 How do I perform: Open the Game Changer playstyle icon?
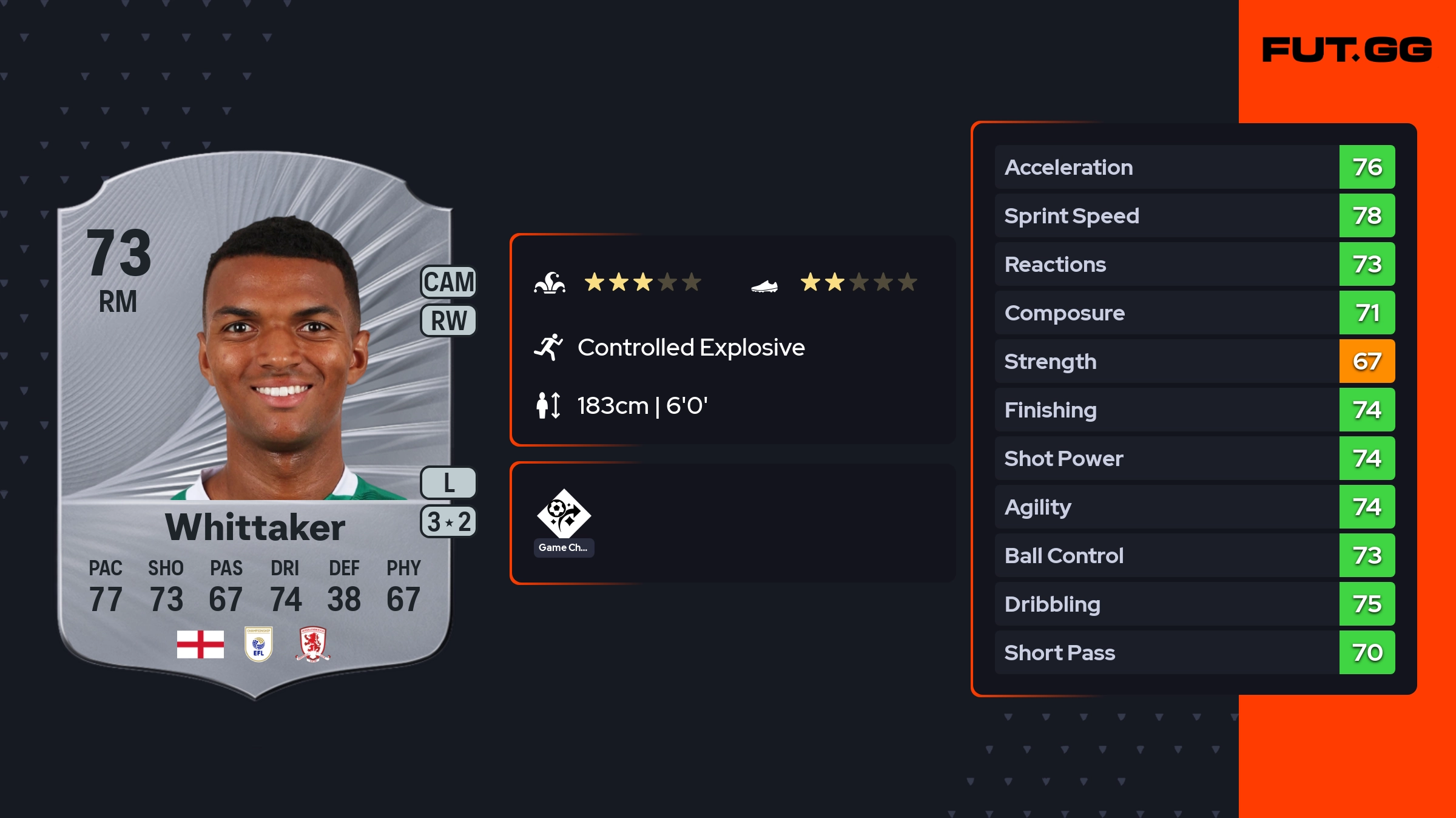(564, 515)
